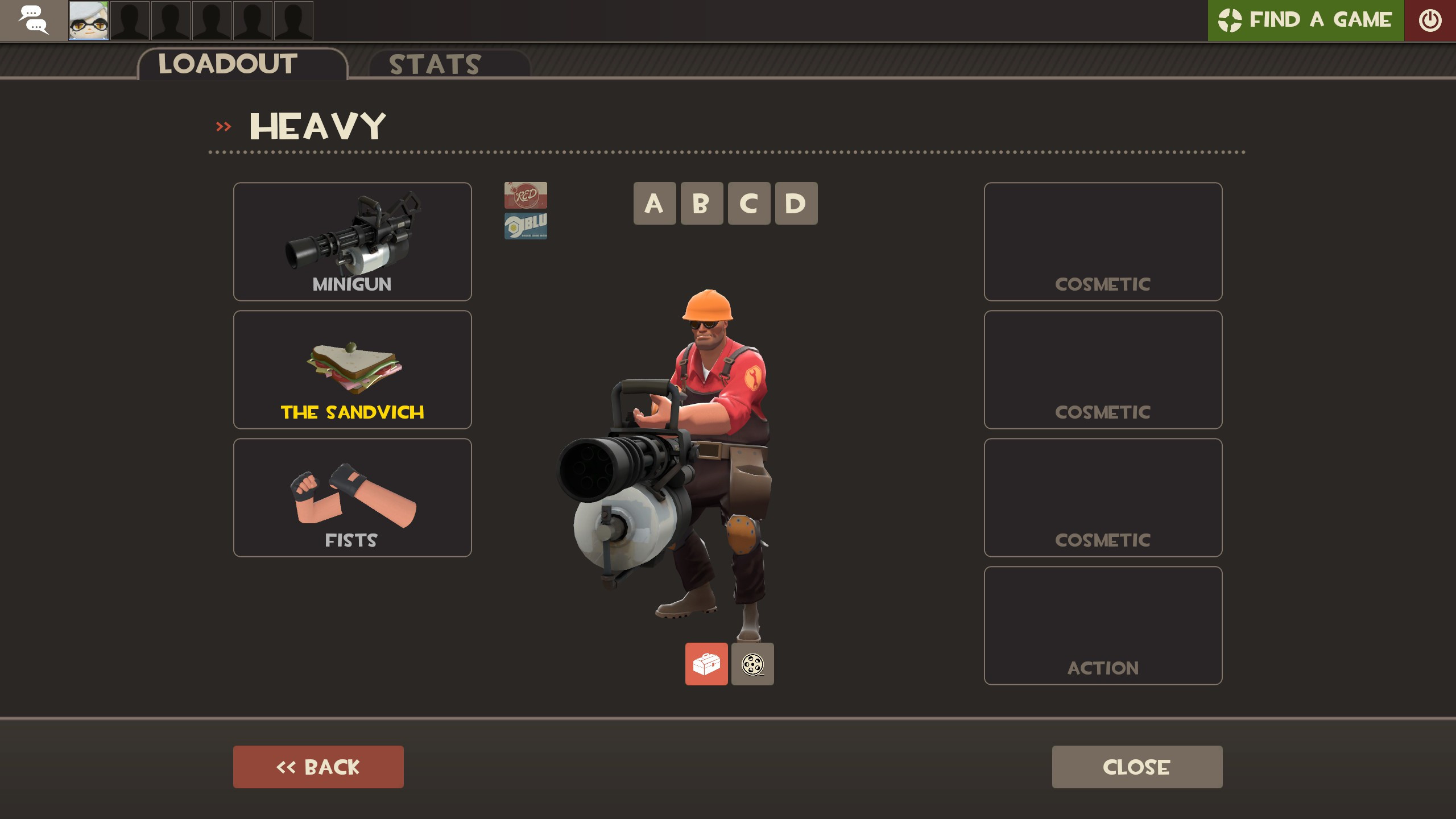Select The Sandvich secondary slot
Image resolution: width=1456 pixels, height=819 pixels.
(352, 370)
